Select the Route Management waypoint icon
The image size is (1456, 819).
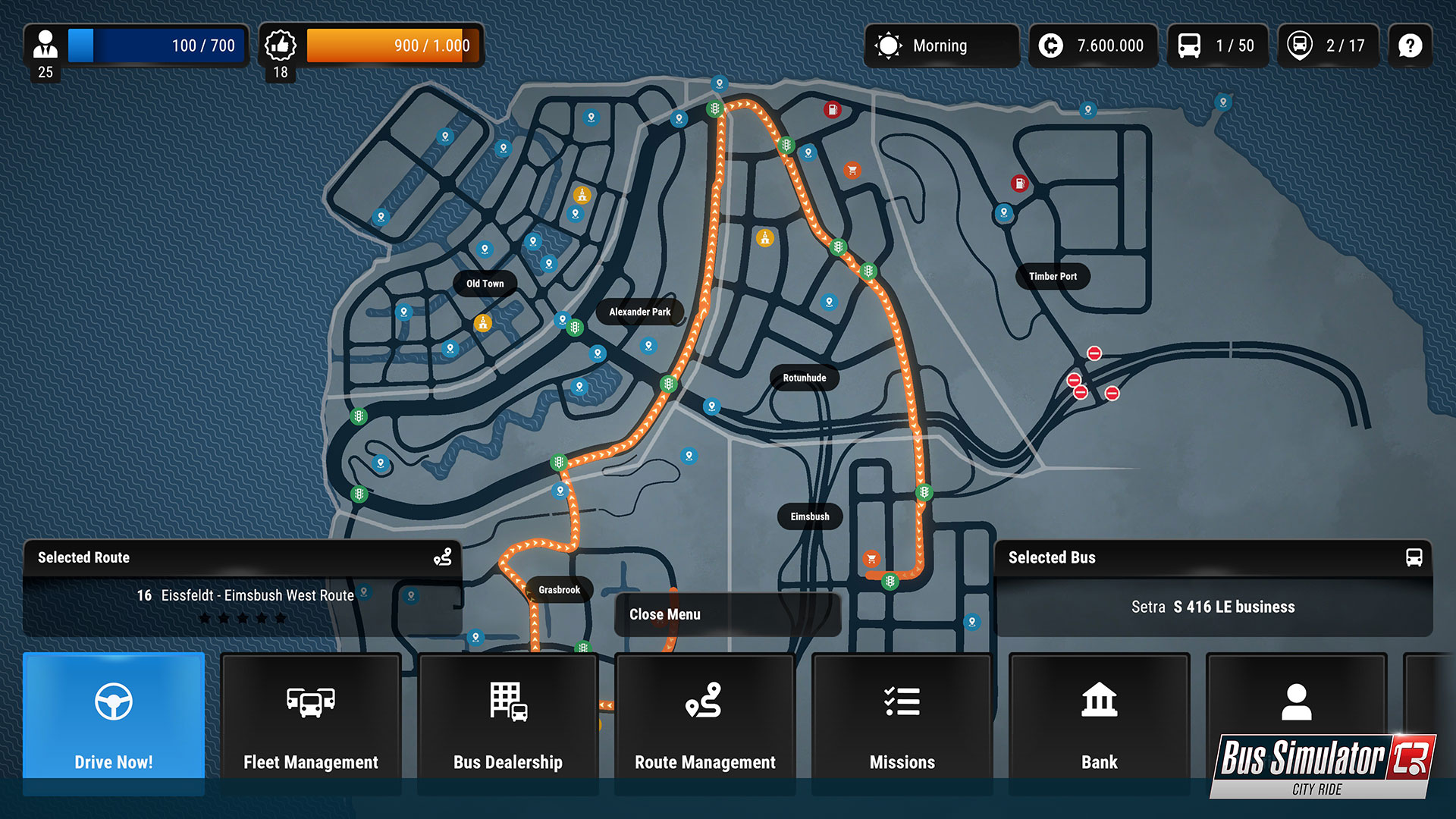click(704, 701)
